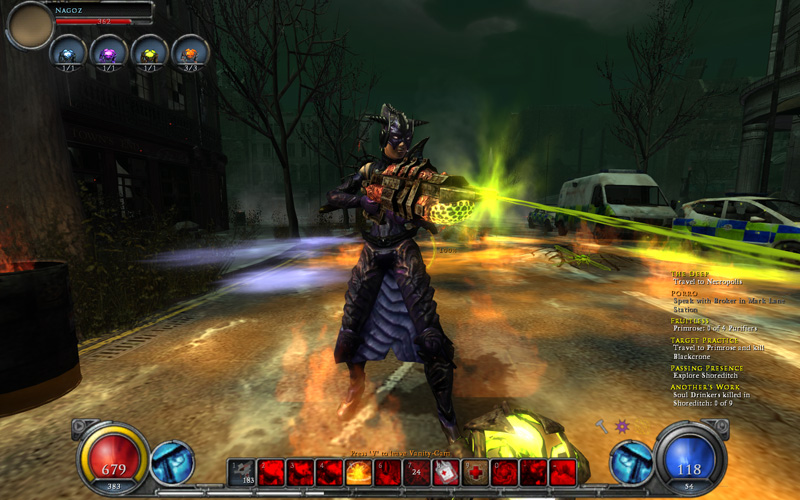
Task: Select the orange drone squad icon
Action: 190,52
